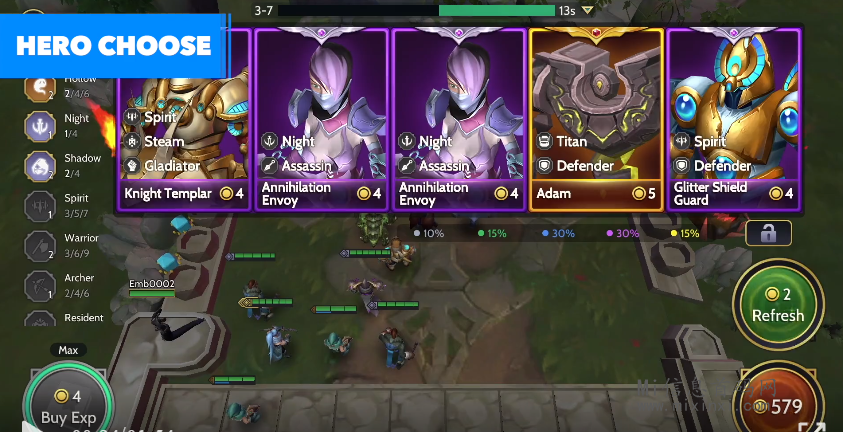Show the Shadow synergy details
The image size is (843, 432).
40,166
